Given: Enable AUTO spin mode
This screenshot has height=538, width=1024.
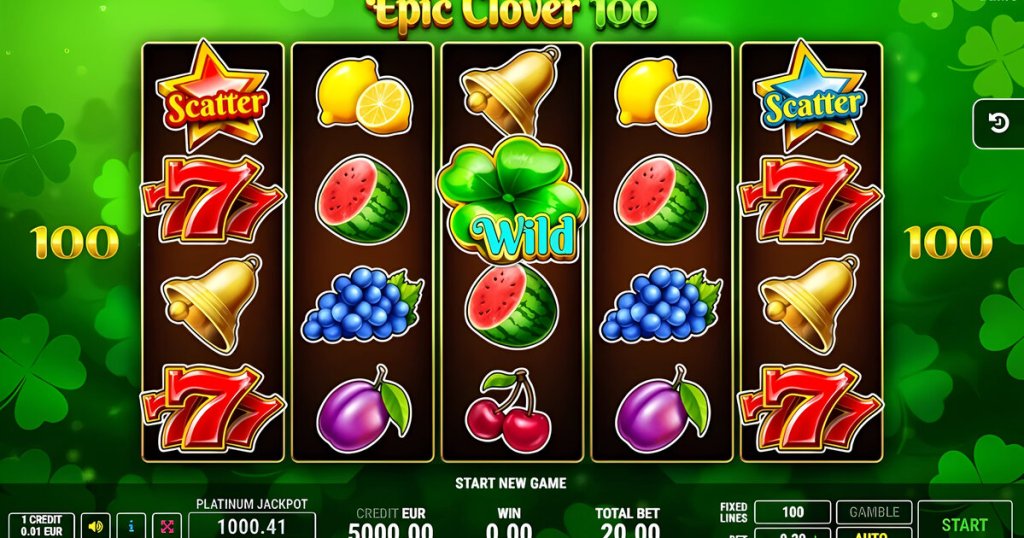Looking at the screenshot, I should pos(874,533).
